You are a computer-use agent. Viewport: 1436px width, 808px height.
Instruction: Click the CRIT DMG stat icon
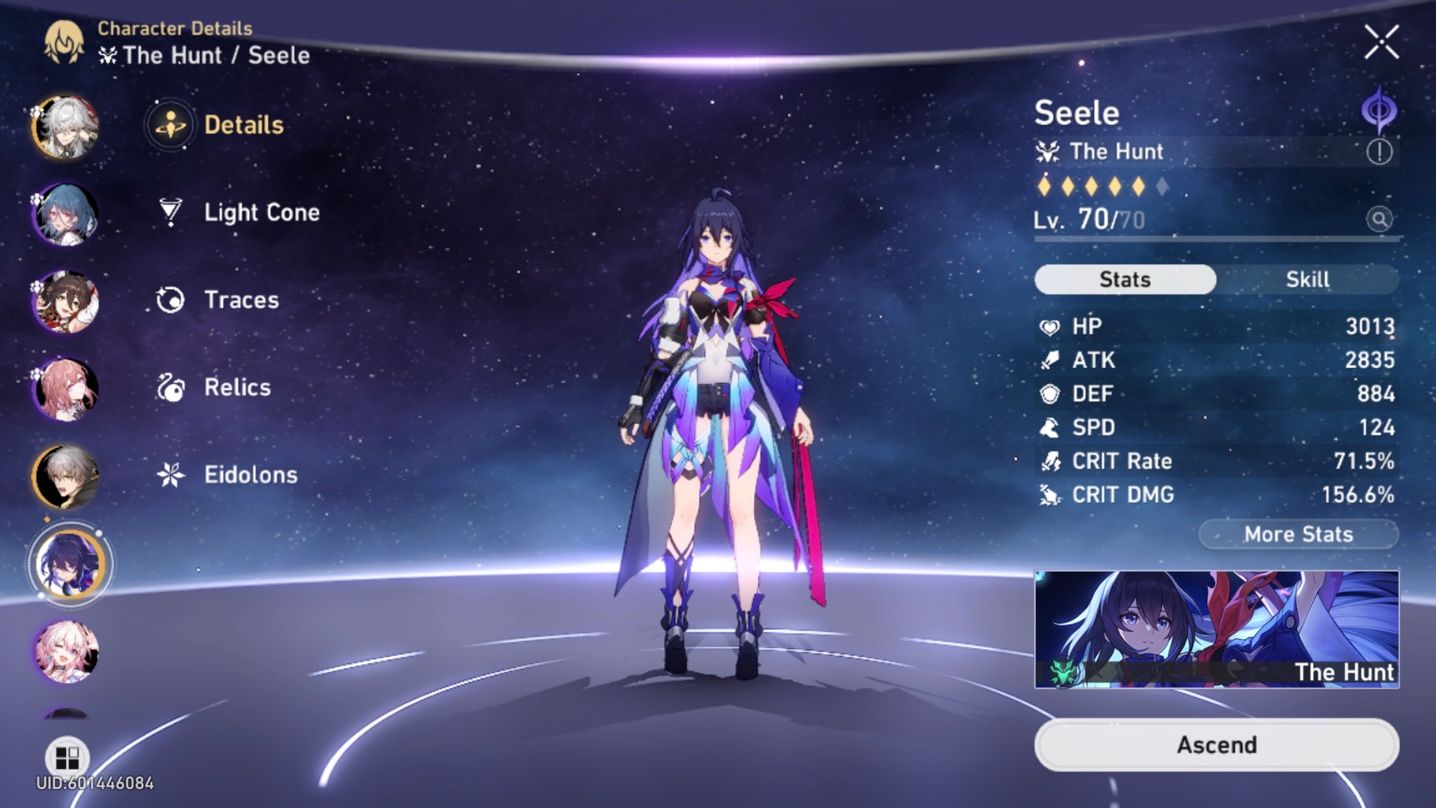(1047, 494)
